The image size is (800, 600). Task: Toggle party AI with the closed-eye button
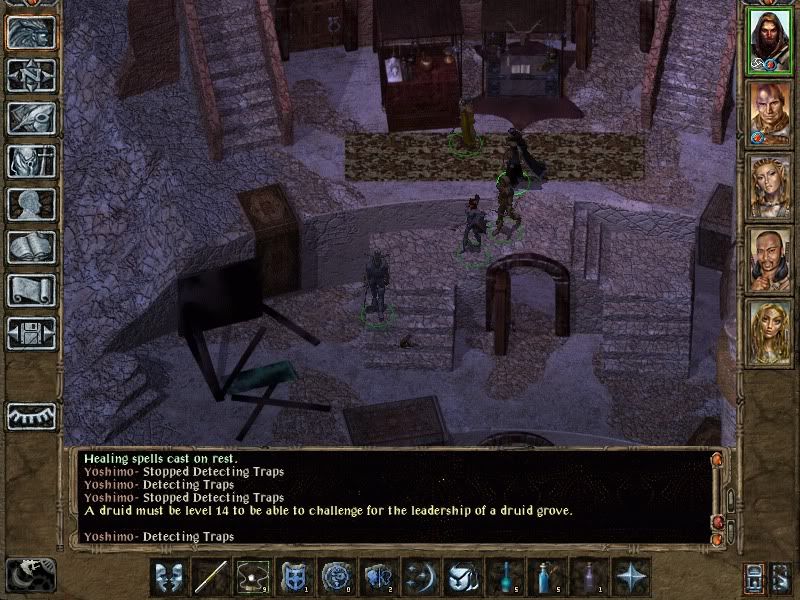click(x=30, y=414)
